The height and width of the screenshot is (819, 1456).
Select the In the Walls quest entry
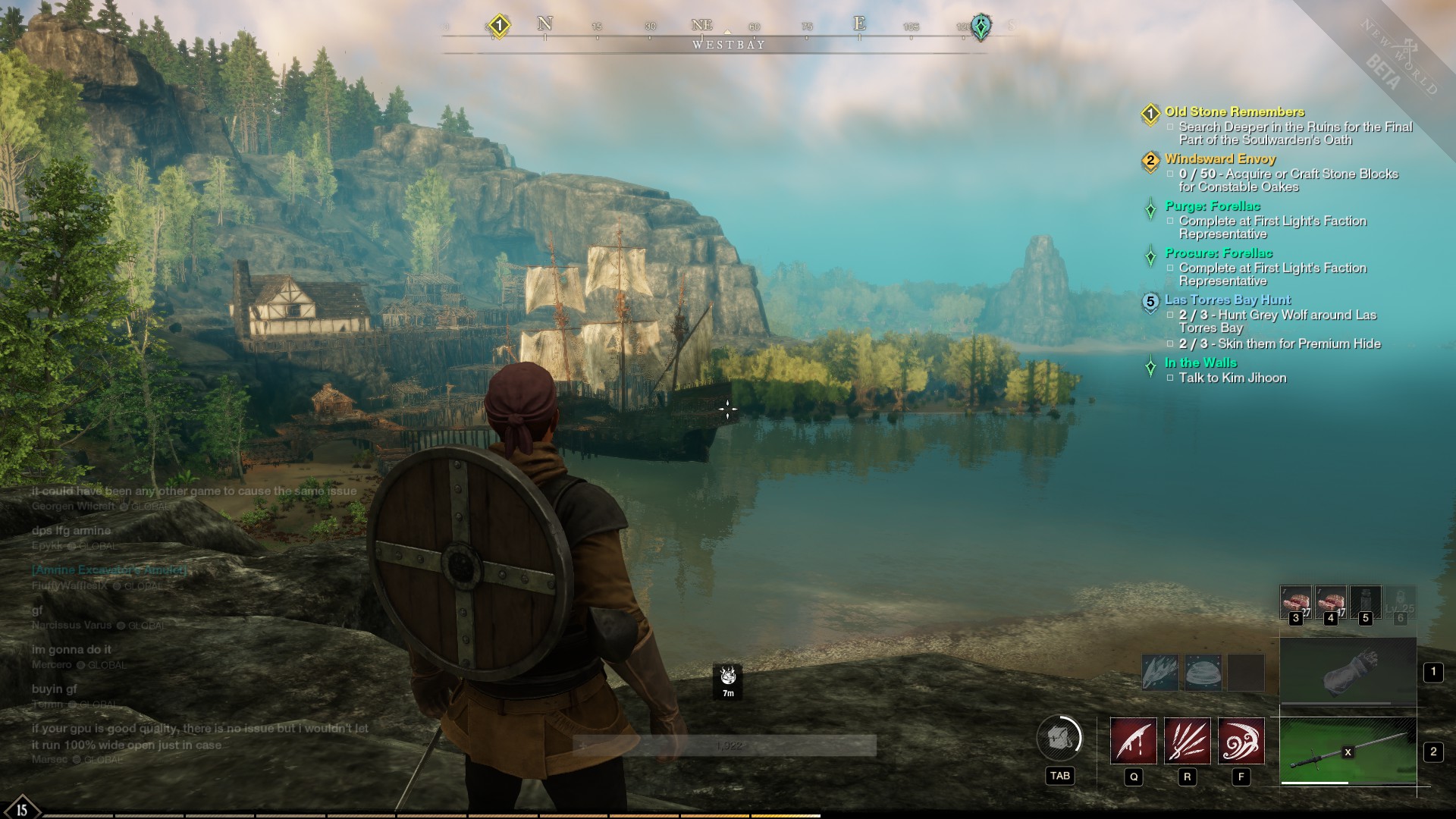(x=1200, y=362)
